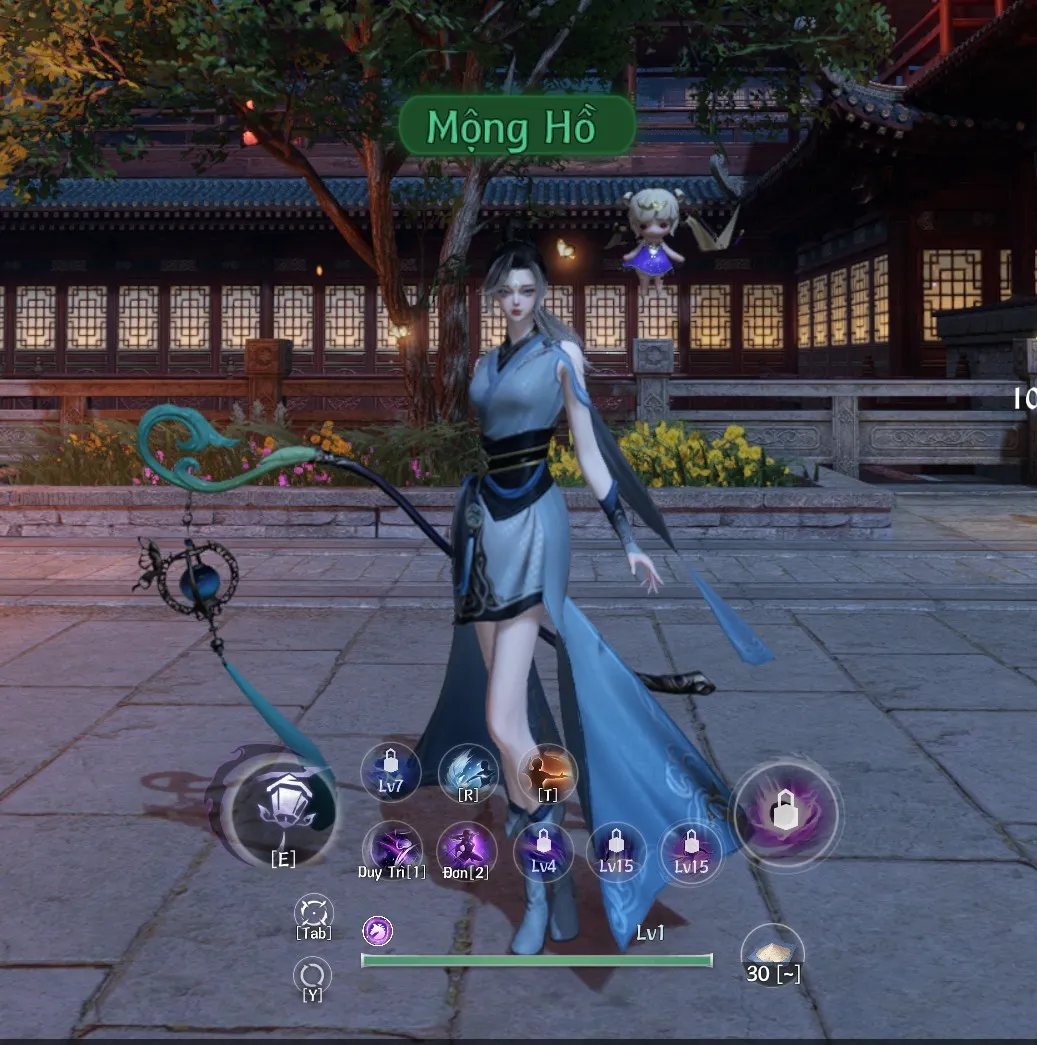The image size is (1037, 1045).
Task: Summon the mount with the purple horse icon
Action: [x=377, y=932]
